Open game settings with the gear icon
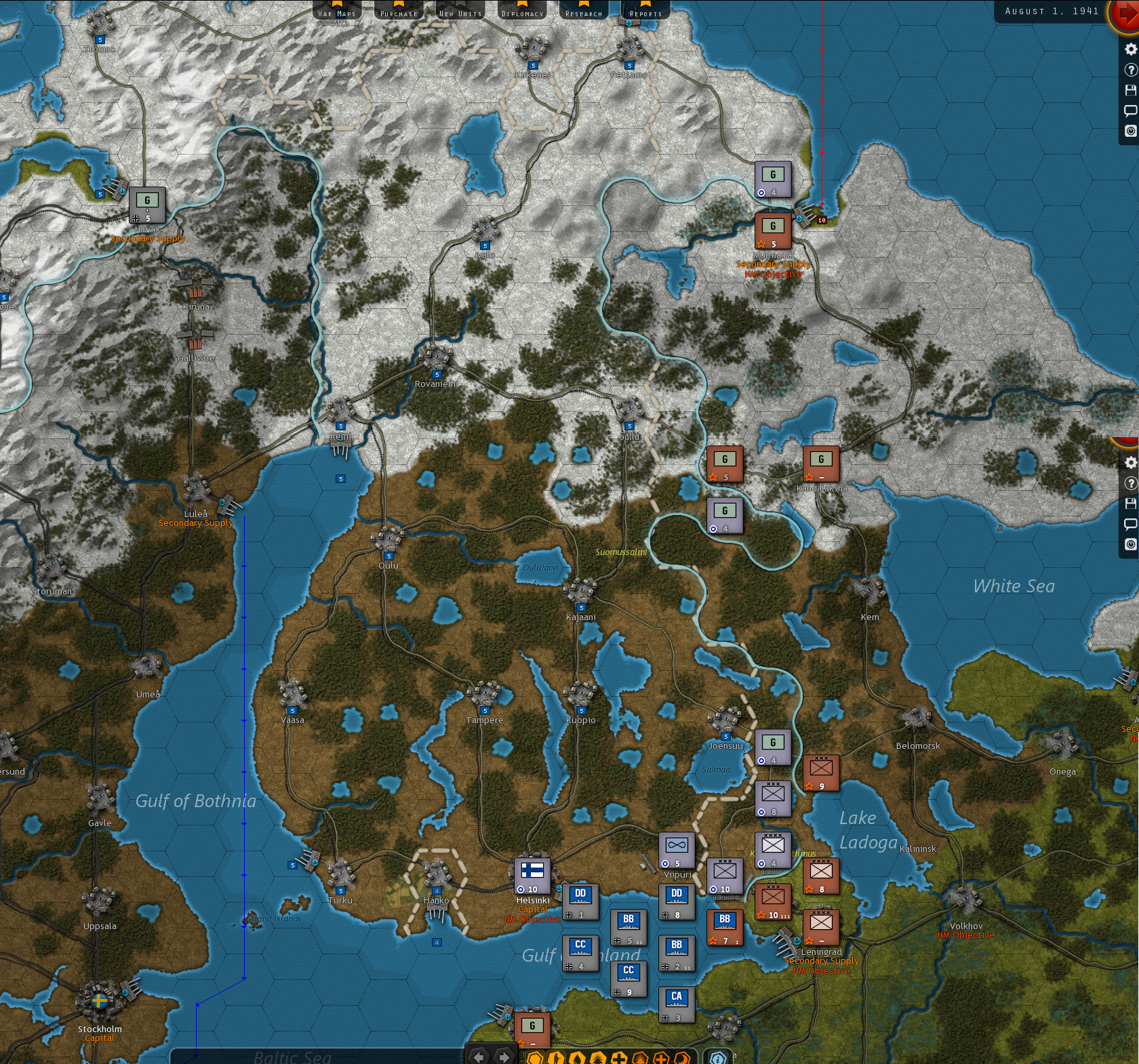This screenshot has width=1139, height=1064. point(1130,49)
